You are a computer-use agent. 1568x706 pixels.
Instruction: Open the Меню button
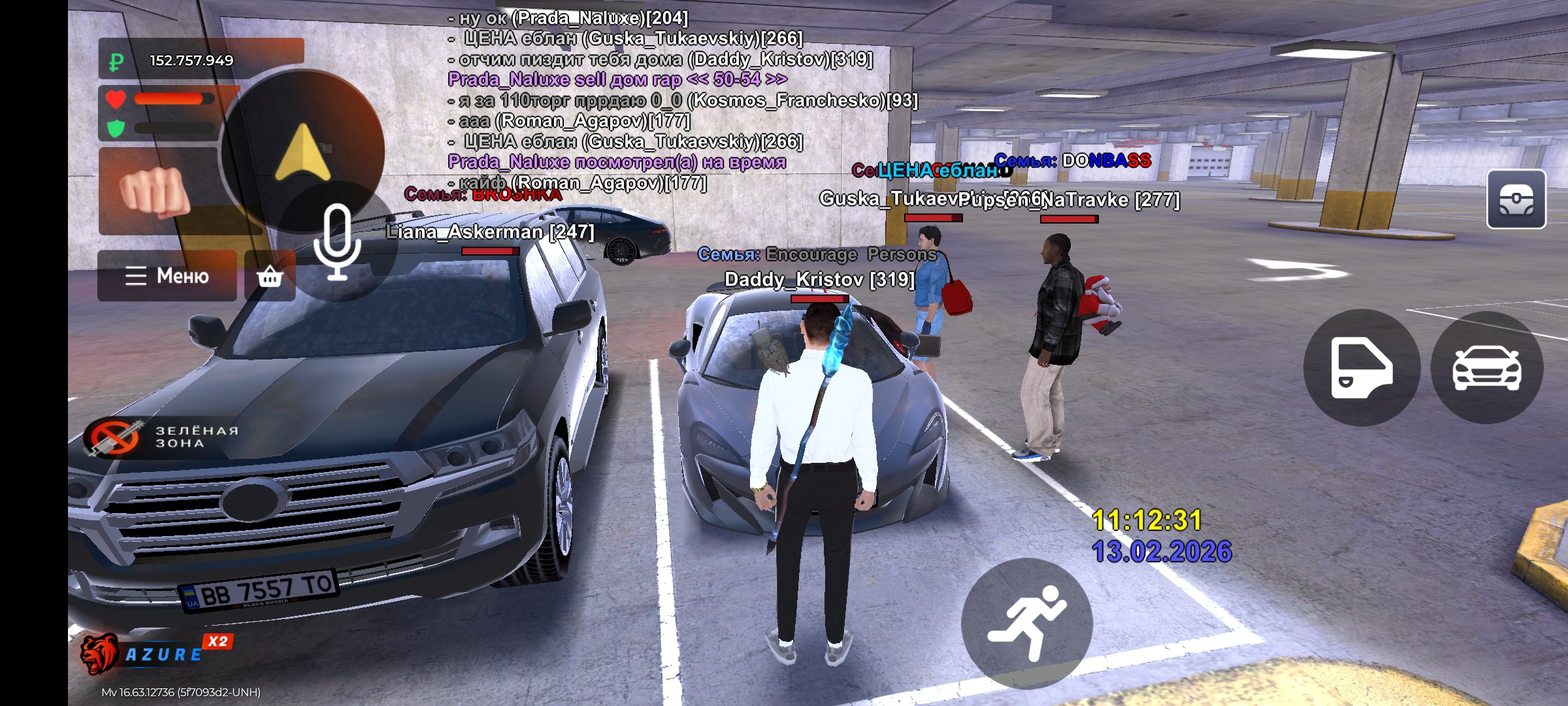tap(167, 276)
